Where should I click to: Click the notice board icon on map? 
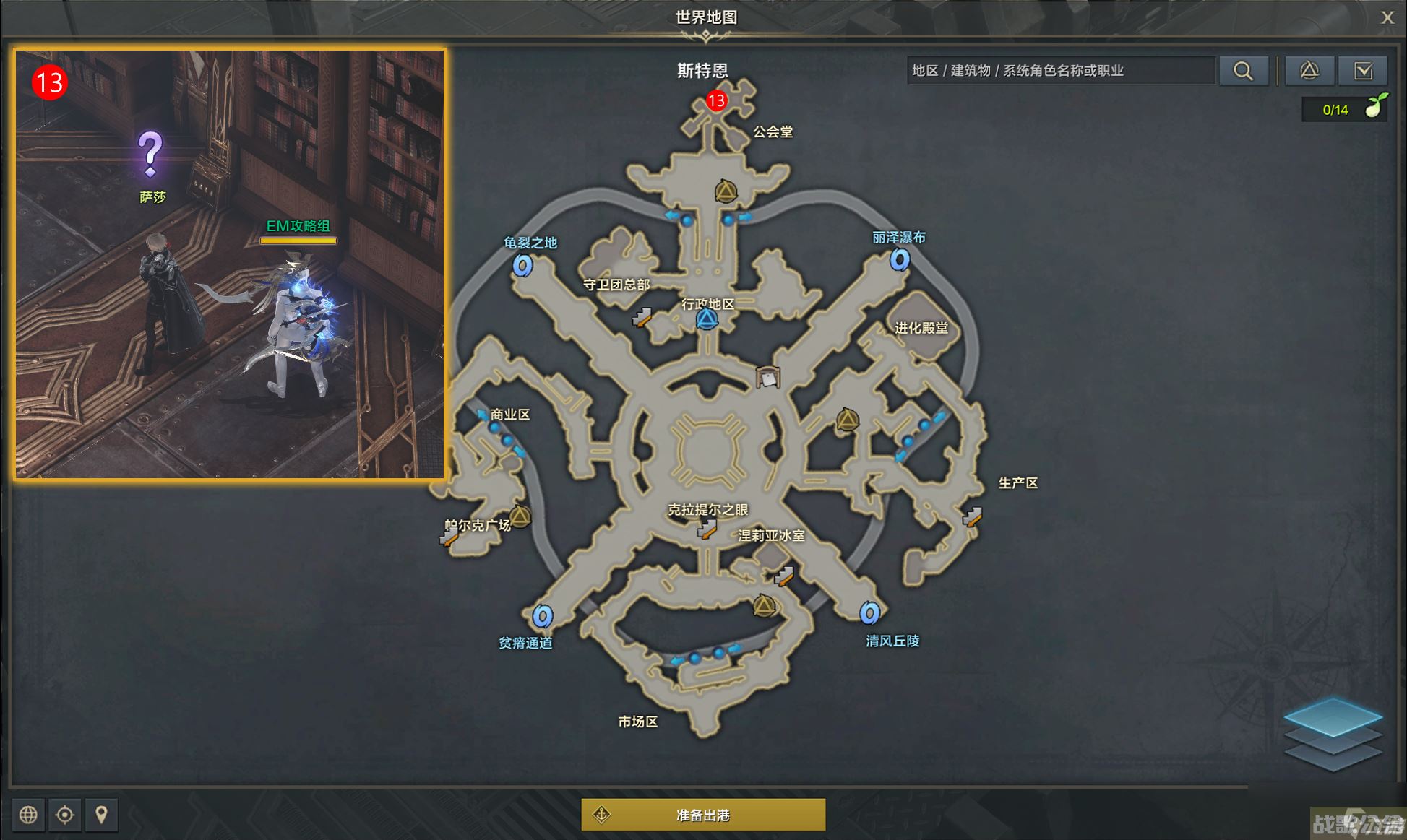click(x=767, y=377)
